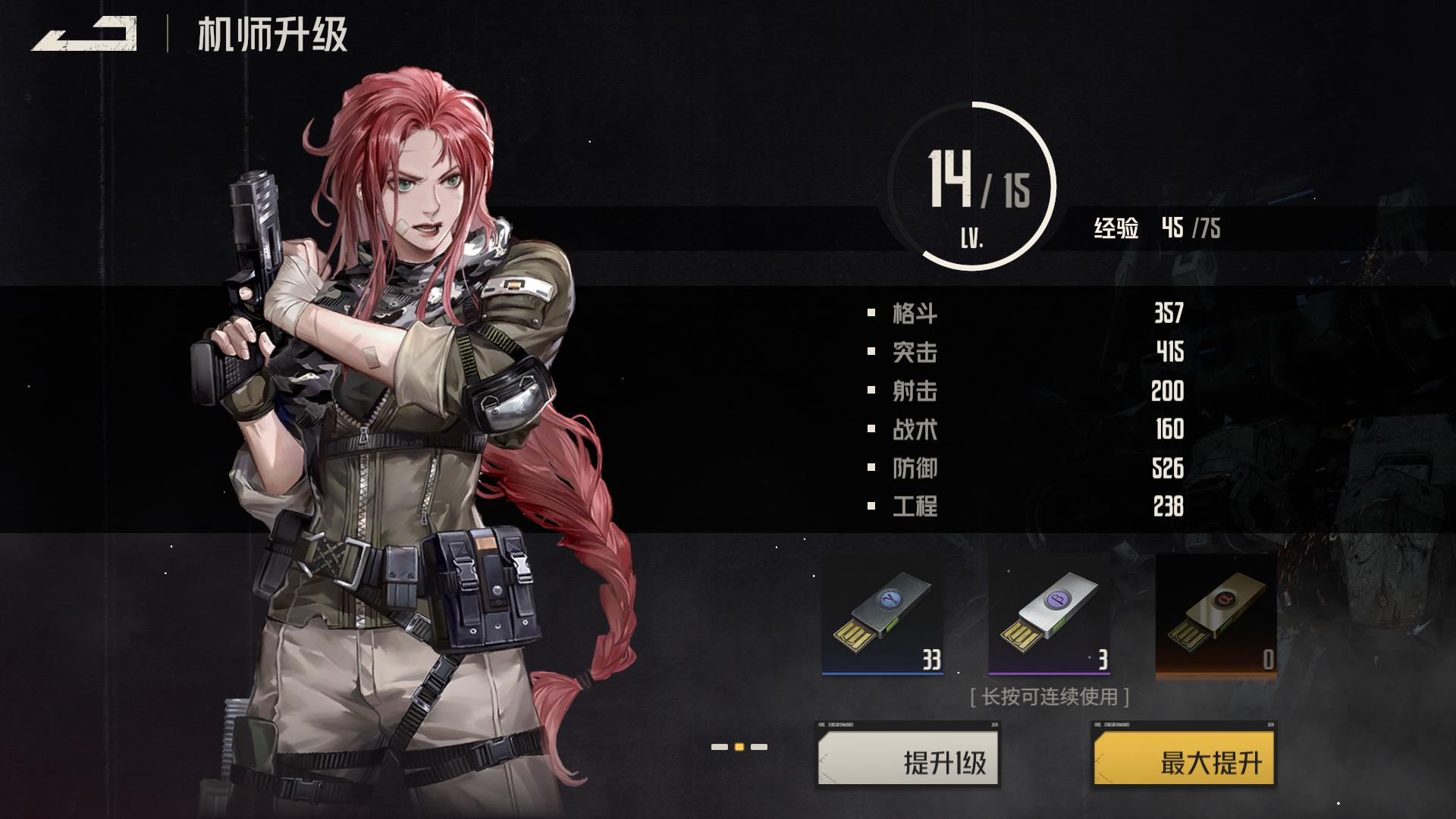The width and height of the screenshot is (1456, 819).
Task: Use the blue gamma USB drive item
Action: tap(883, 614)
